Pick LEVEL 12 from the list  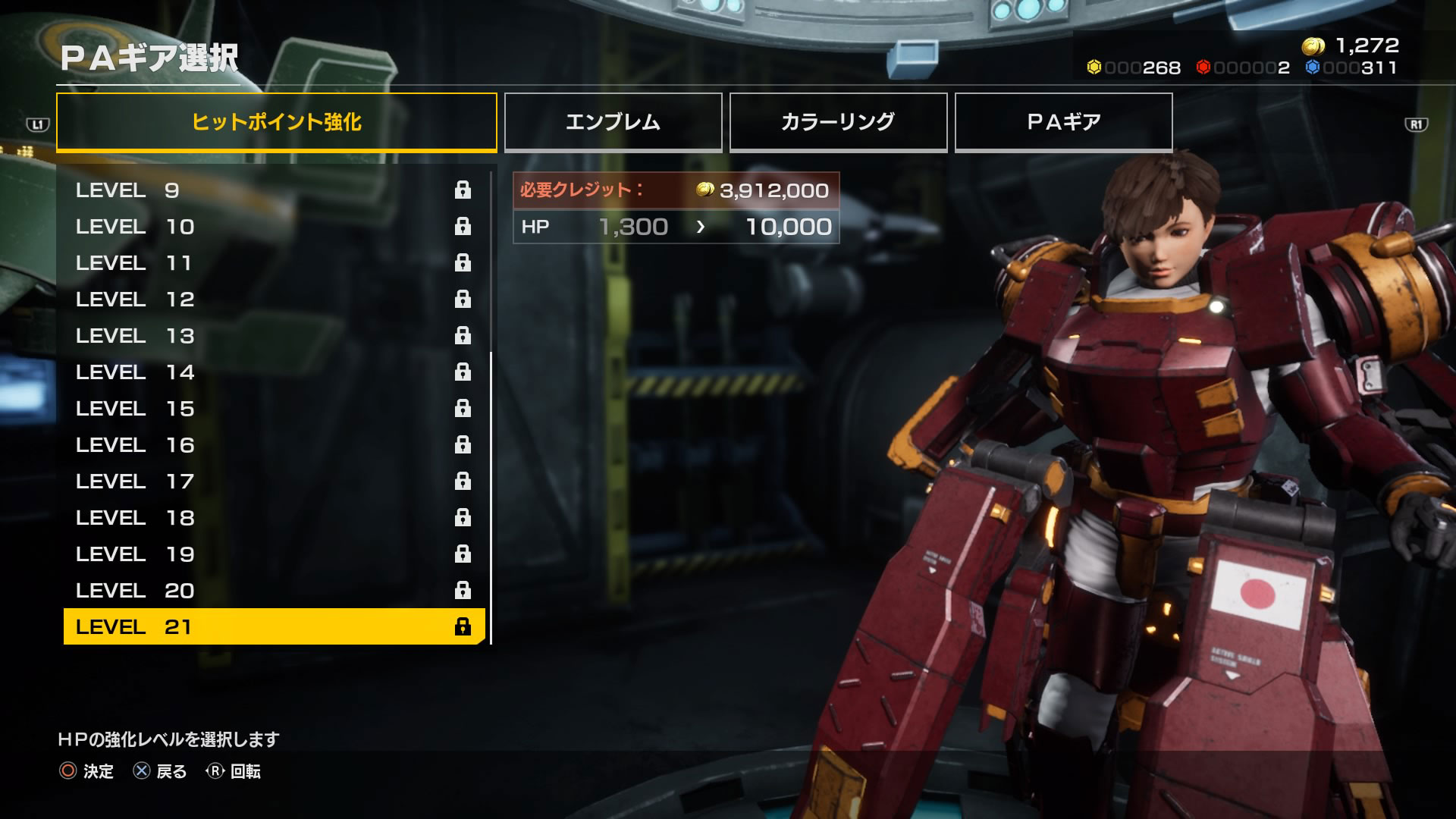(273, 300)
